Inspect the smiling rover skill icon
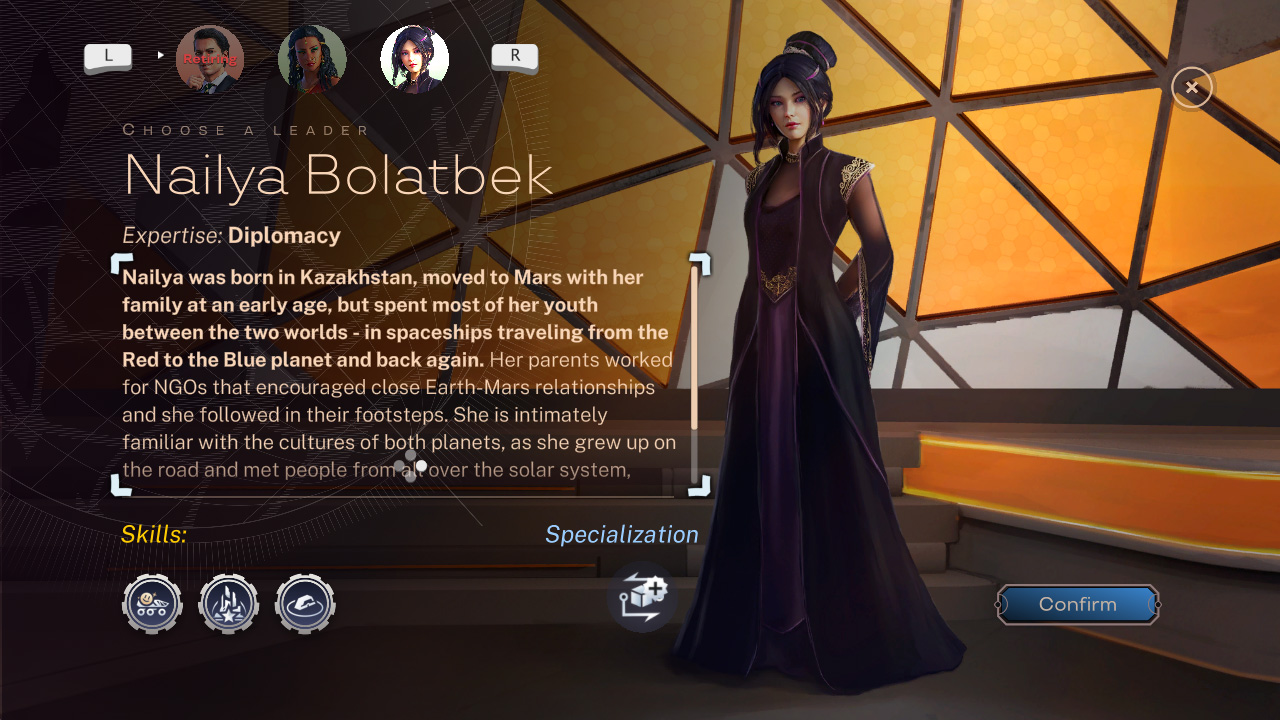This screenshot has width=1280, height=720. click(x=153, y=604)
